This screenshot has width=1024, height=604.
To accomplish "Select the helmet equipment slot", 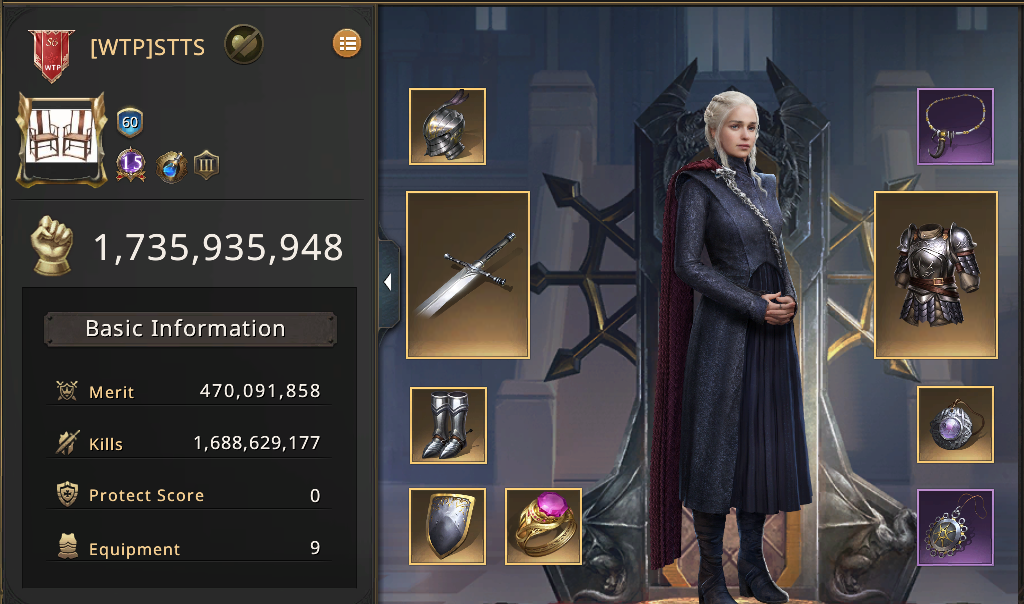I will click(x=447, y=126).
